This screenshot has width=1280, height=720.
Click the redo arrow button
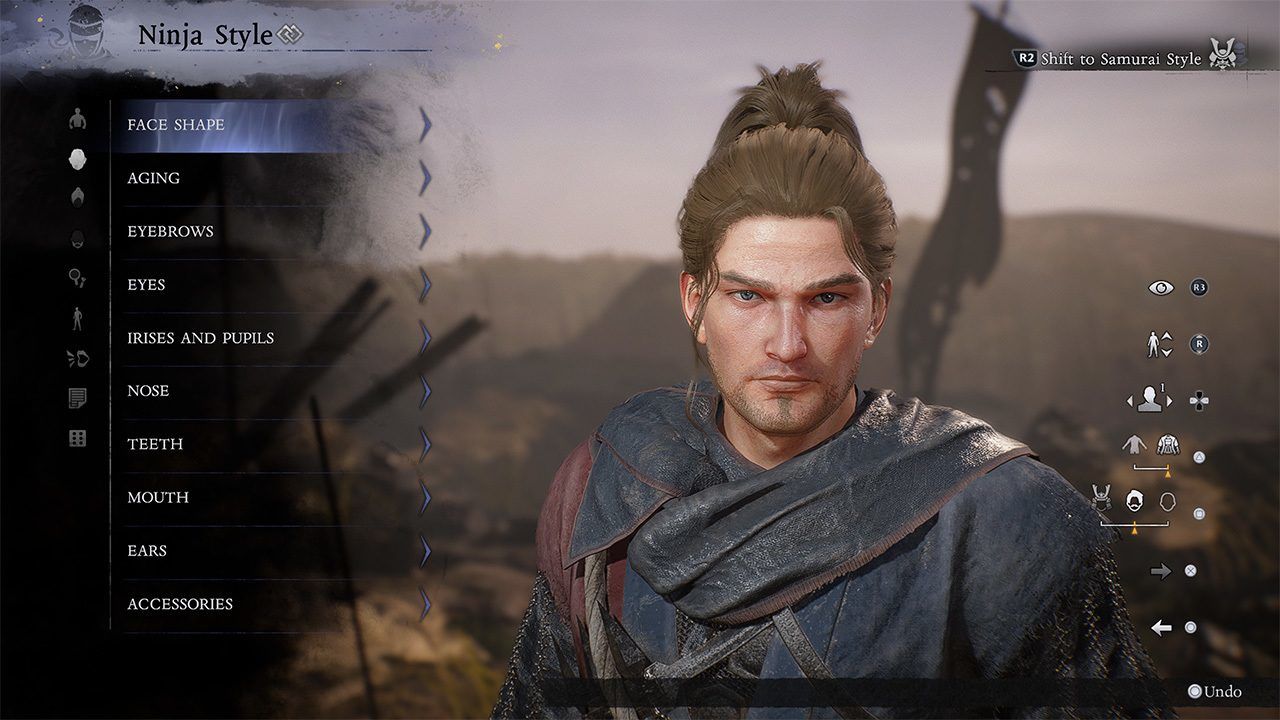point(1161,571)
